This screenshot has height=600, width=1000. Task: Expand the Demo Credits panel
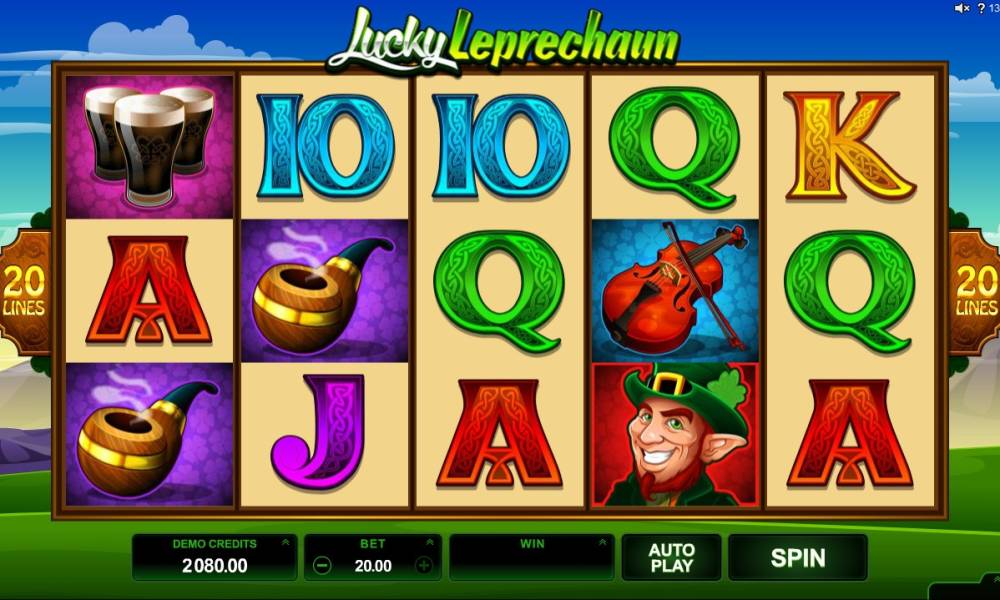point(285,543)
